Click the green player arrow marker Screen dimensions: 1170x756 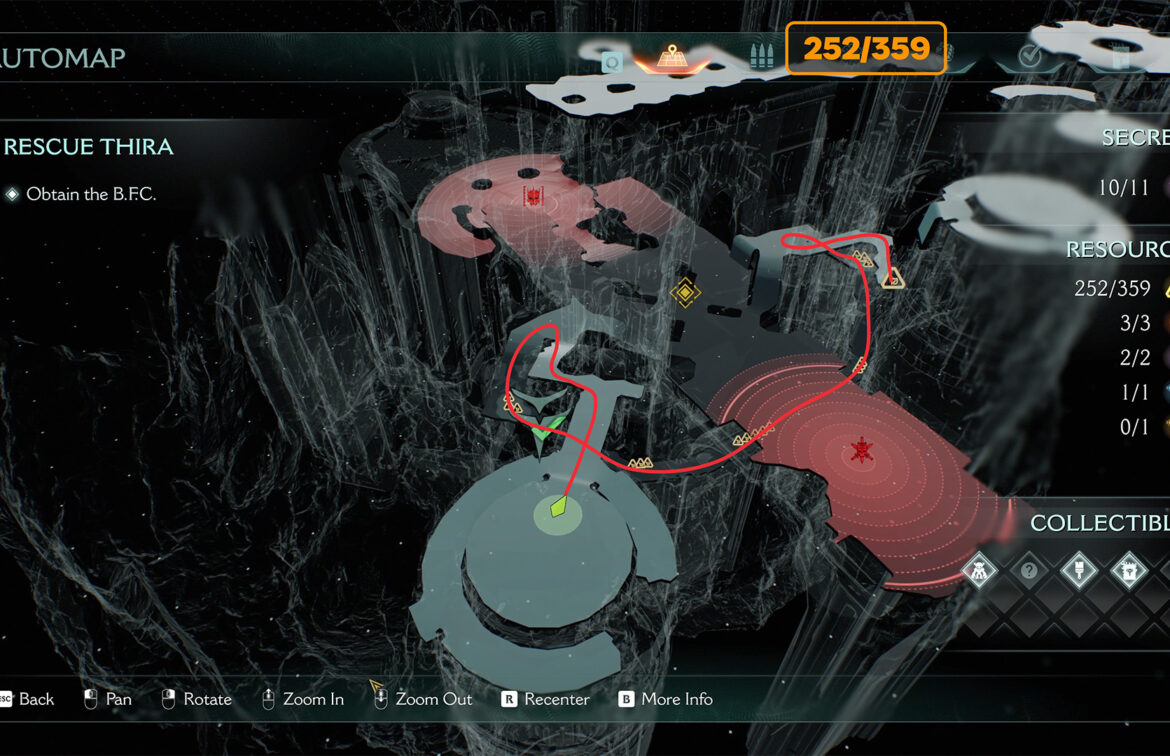547,434
